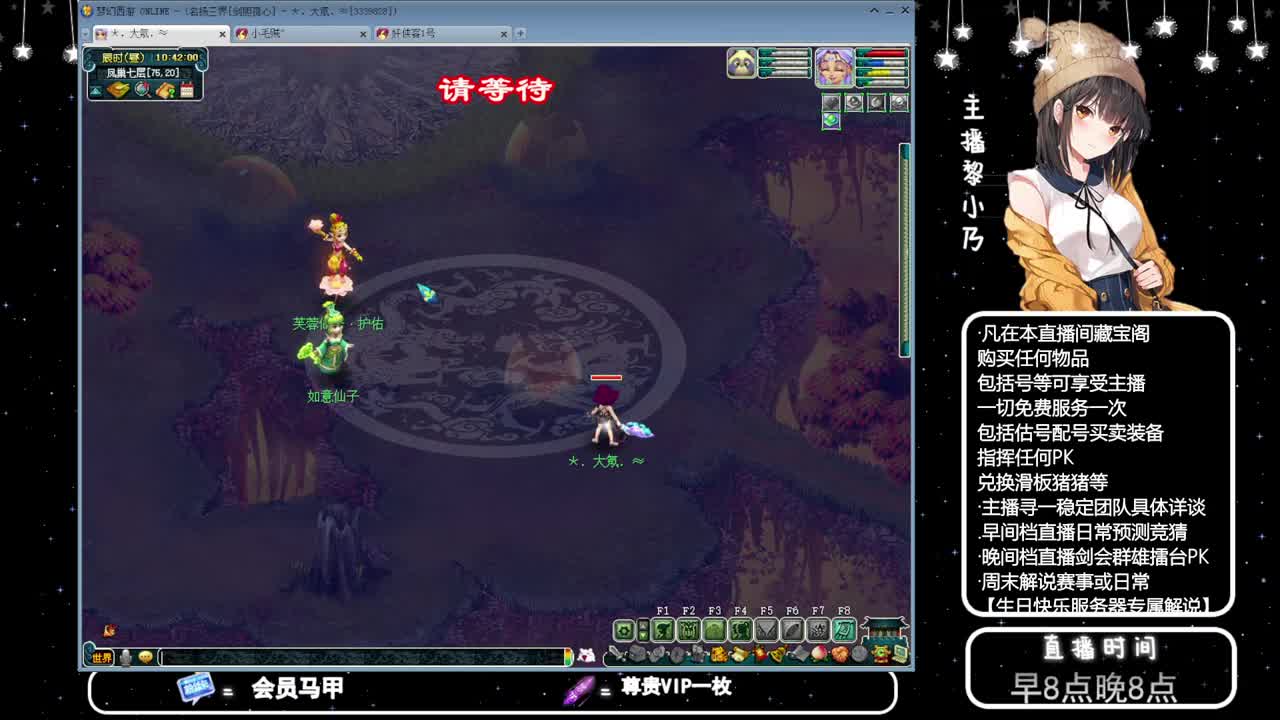
Task: Toggle the 世界 chat channel button
Action: 101,658
